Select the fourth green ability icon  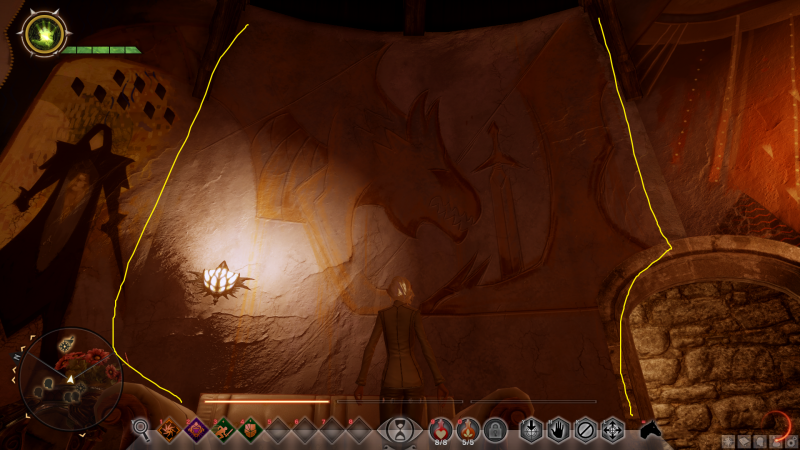(249, 431)
